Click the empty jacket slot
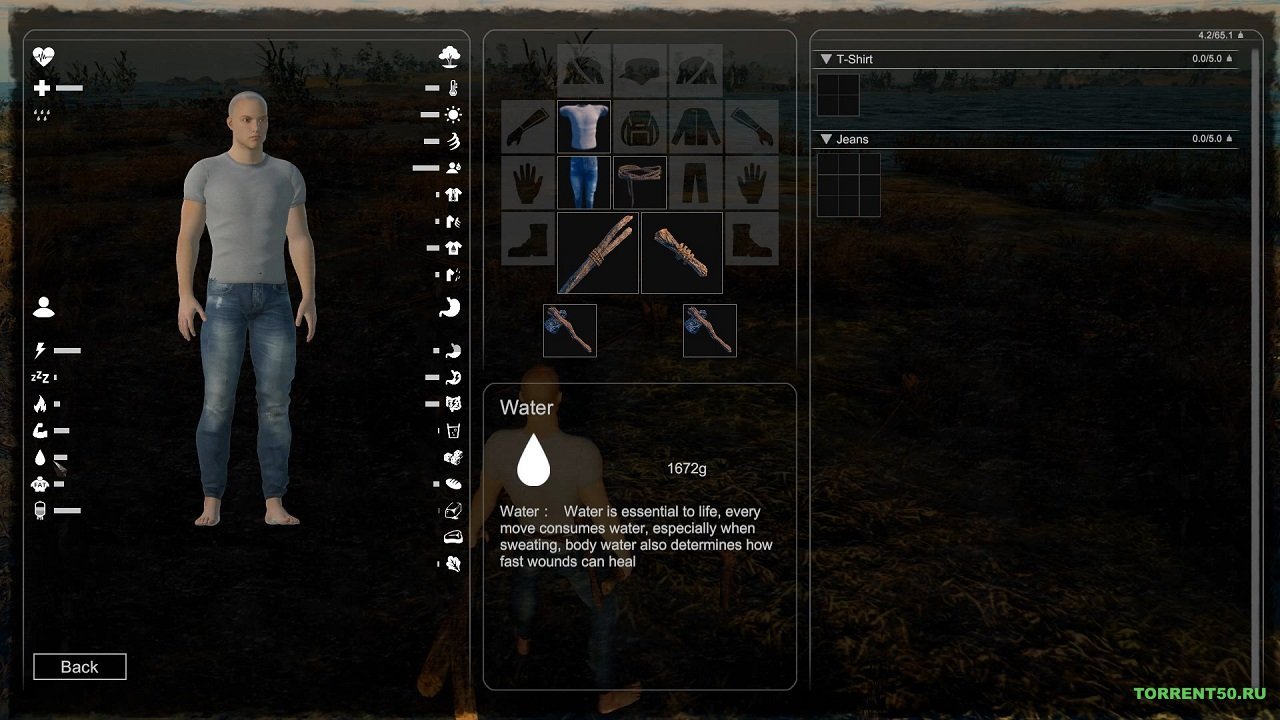This screenshot has height=720, width=1280. (696, 127)
